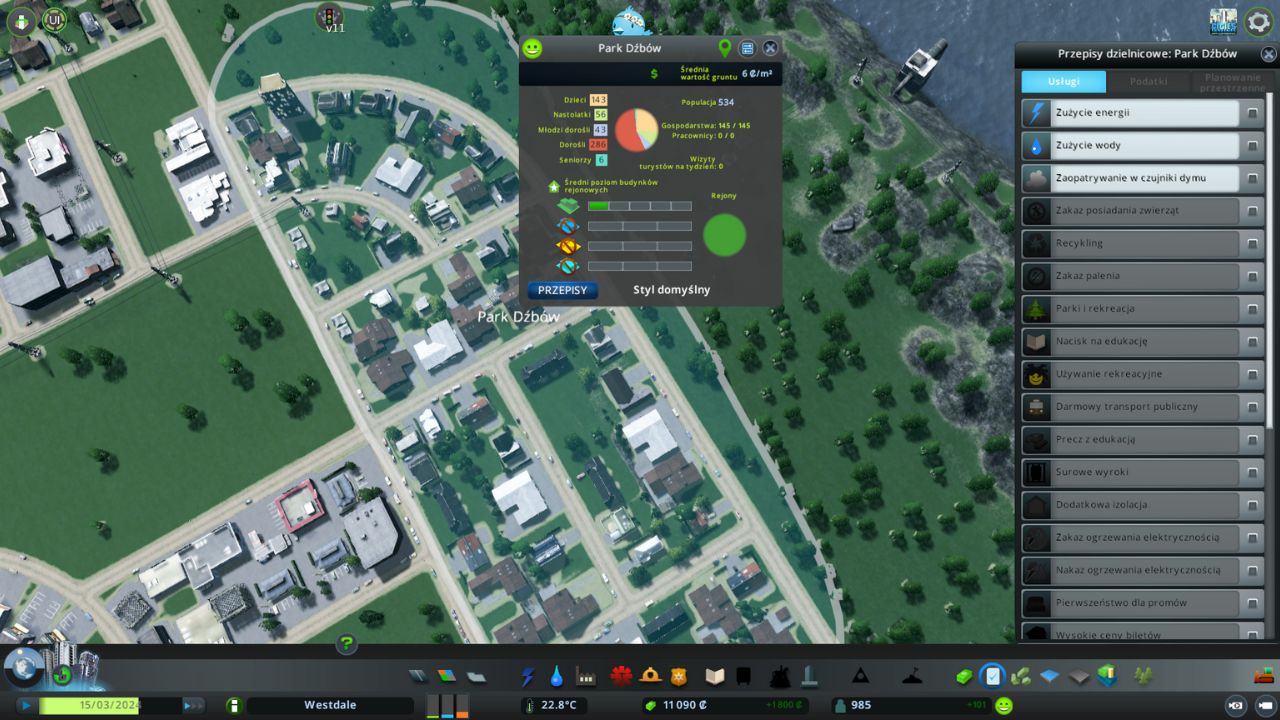This screenshot has height=720, width=1280.
Task: Select the electricity lightning bolt tool
Action: coord(527,677)
